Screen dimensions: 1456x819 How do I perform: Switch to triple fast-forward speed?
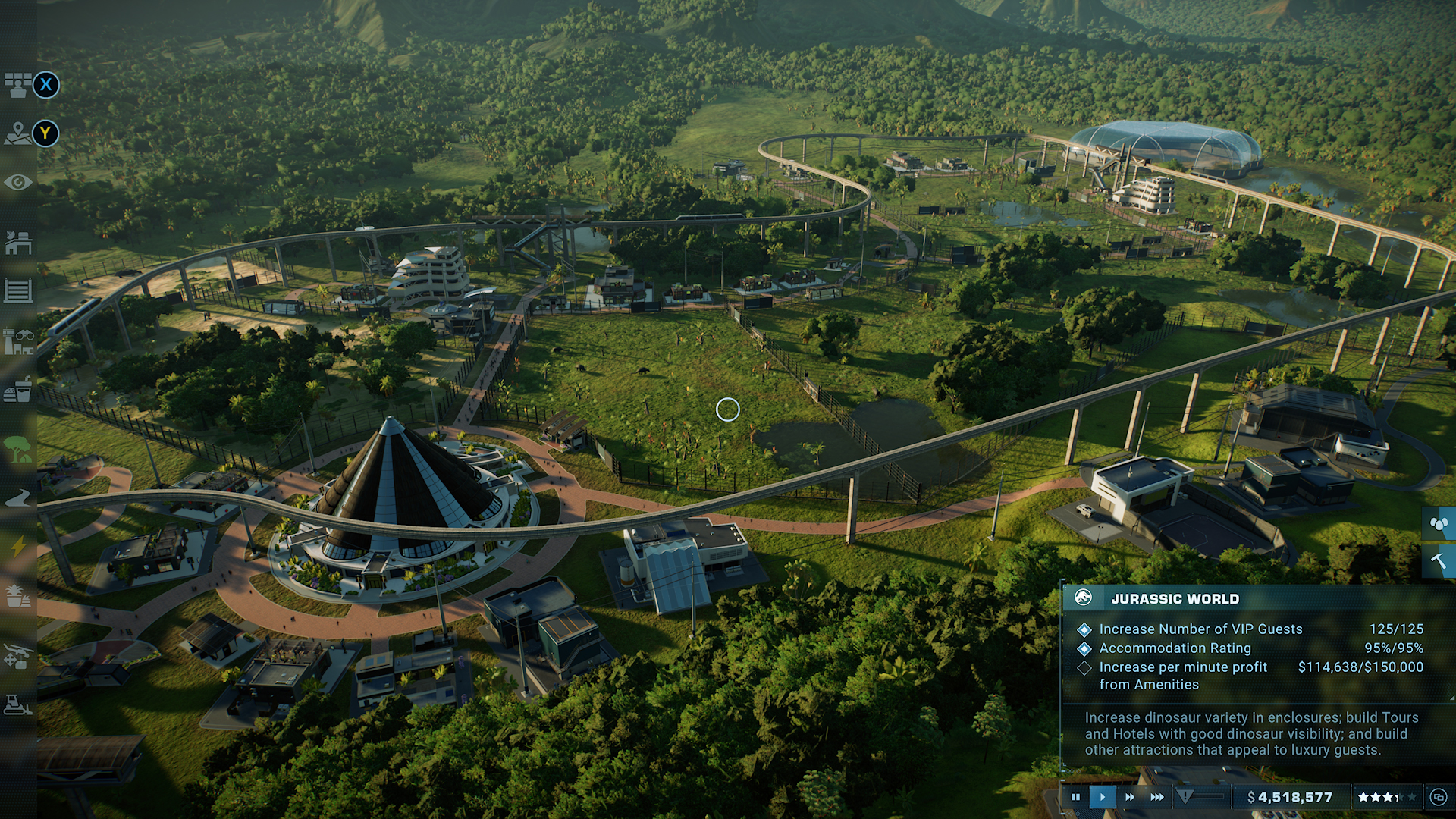[1157, 797]
